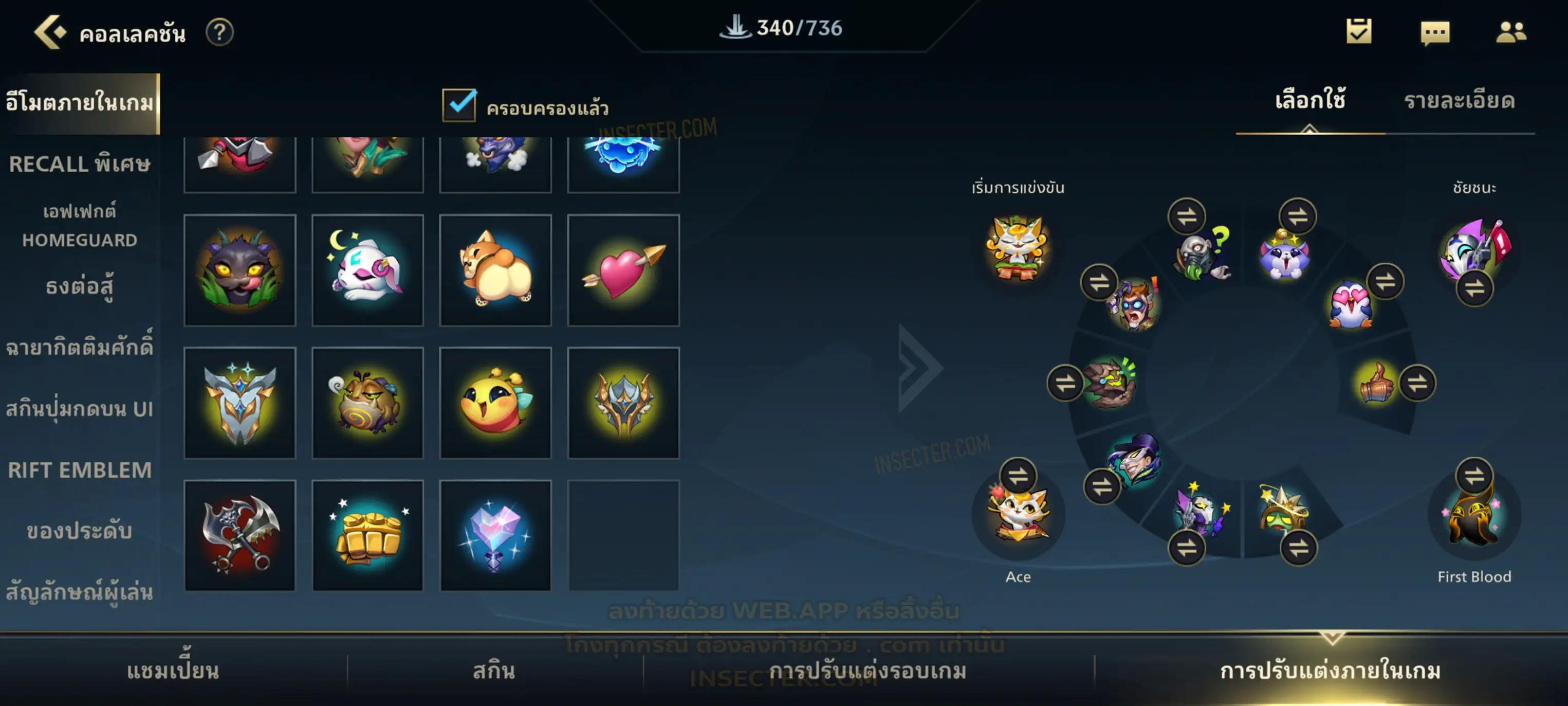Select the ธงต่อสู้ category
This screenshot has height=706, width=1568.
point(79,286)
